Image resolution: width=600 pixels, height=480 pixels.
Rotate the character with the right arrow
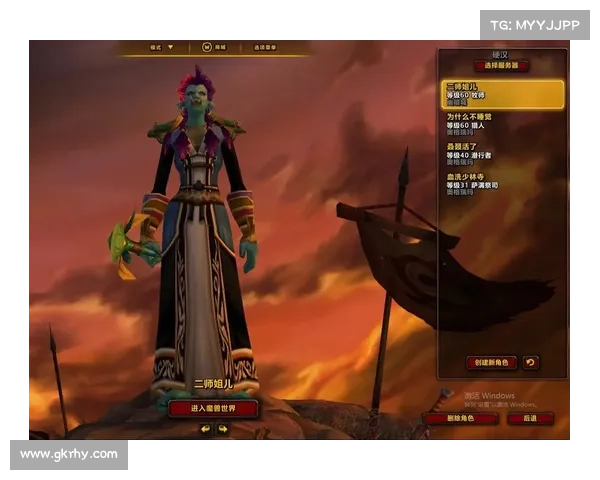pyautogui.click(x=222, y=429)
